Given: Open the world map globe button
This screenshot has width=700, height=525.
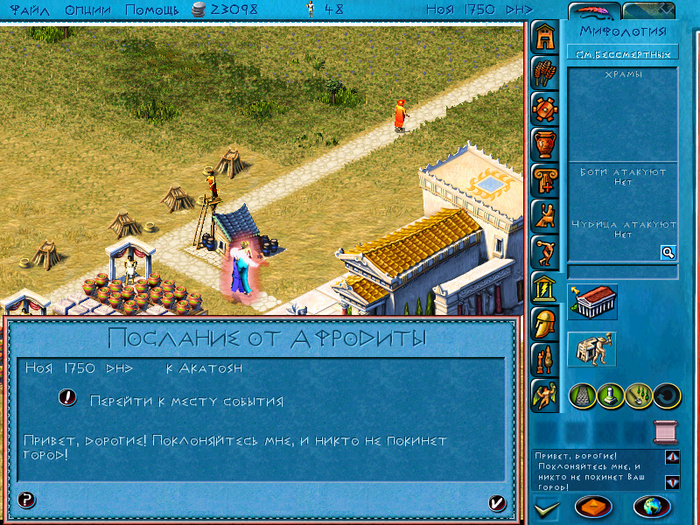Looking at the screenshot, I should pos(650,505).
